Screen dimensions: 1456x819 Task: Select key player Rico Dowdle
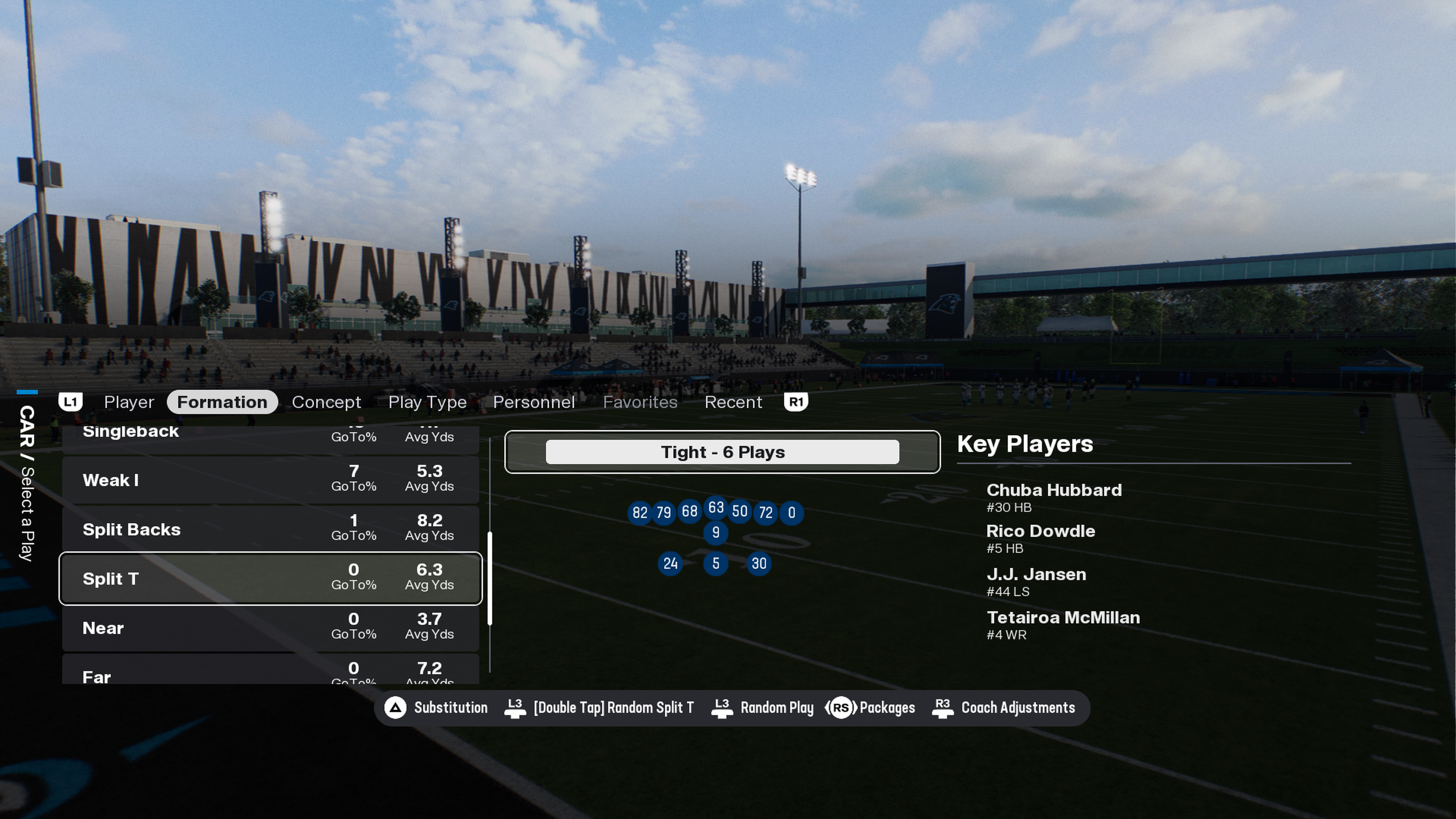pos(1040,538)
